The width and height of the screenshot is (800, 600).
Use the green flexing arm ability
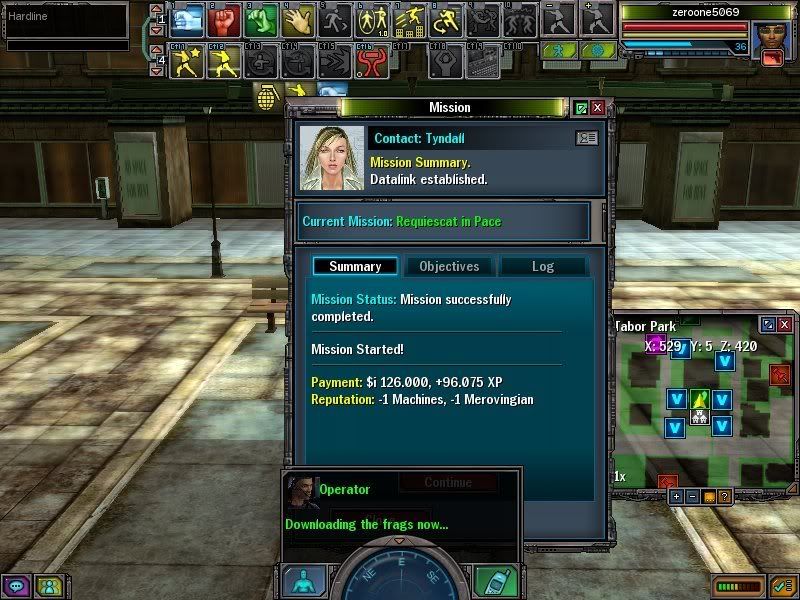click(x=261, y=19)
